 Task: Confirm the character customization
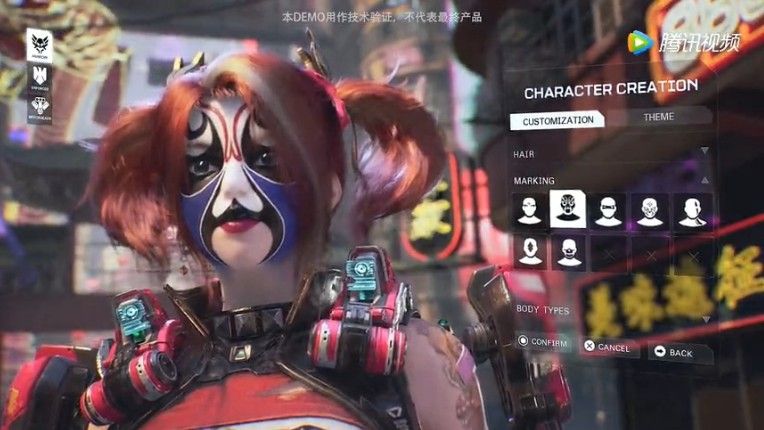544,343
